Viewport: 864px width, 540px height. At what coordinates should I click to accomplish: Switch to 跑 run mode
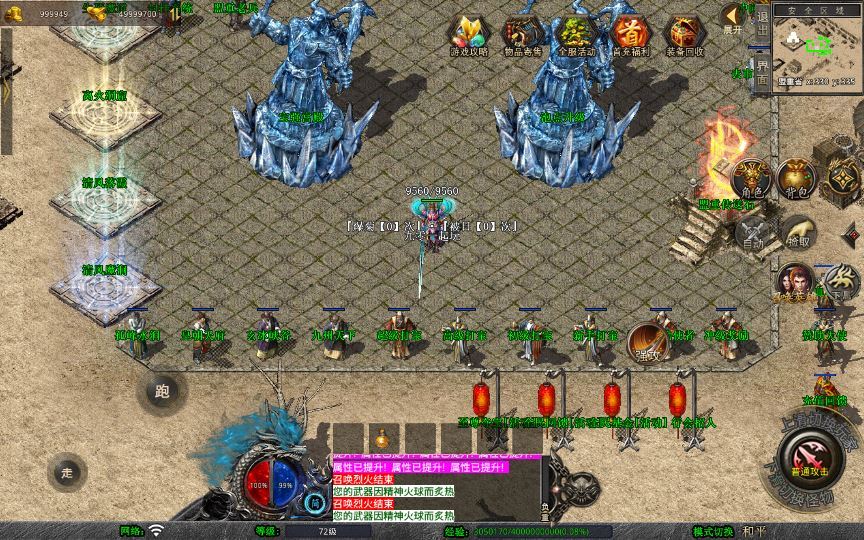point(162,391)
